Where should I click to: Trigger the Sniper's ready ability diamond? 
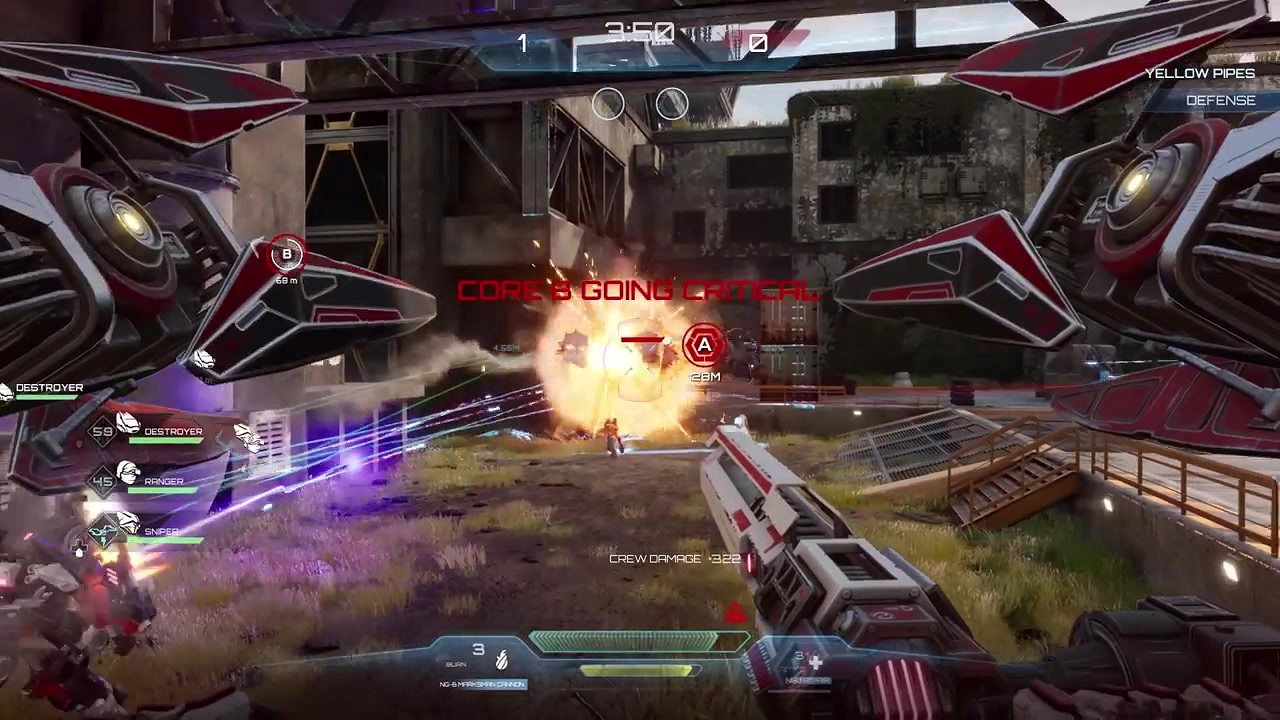pos(103,531)
